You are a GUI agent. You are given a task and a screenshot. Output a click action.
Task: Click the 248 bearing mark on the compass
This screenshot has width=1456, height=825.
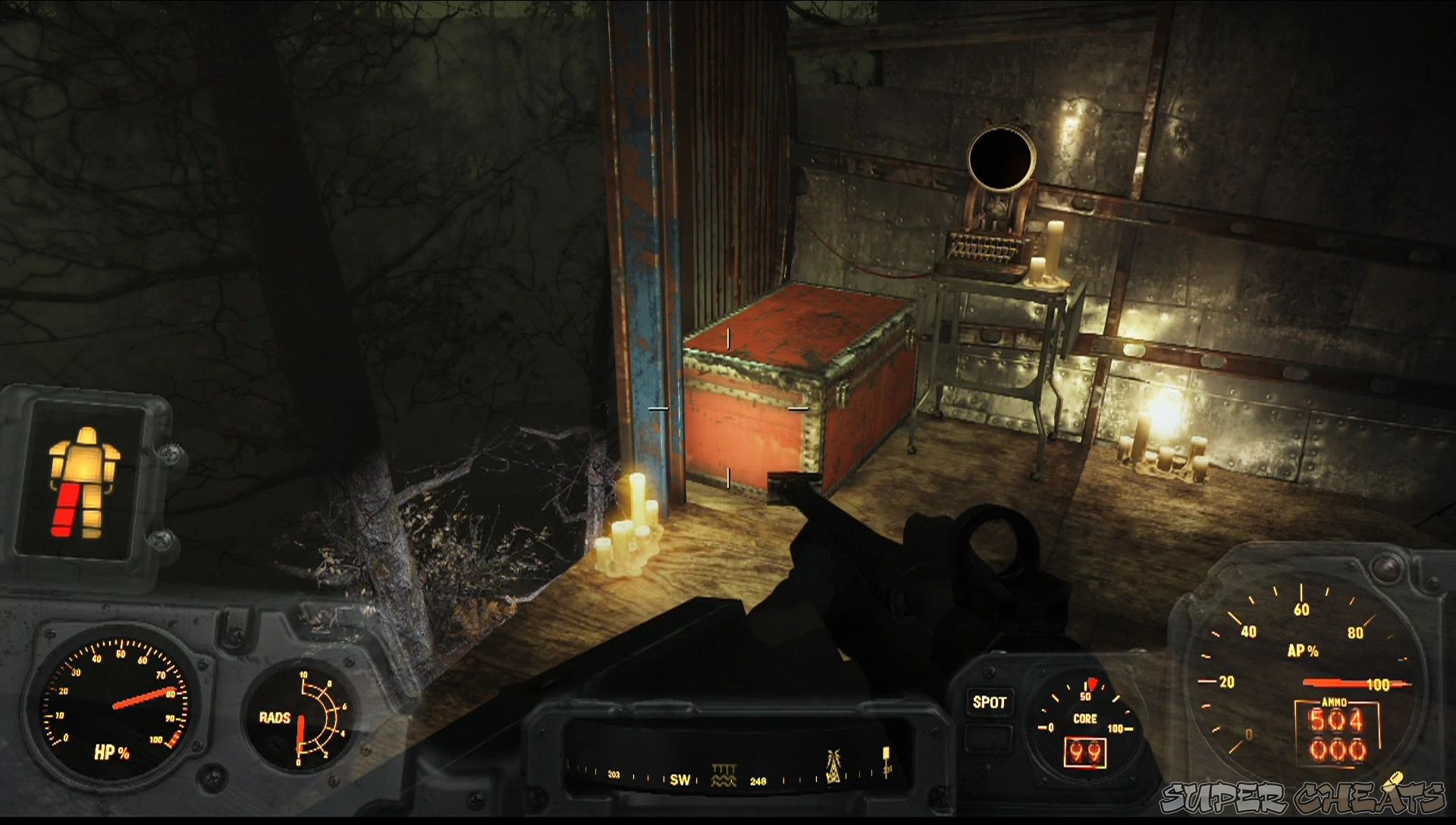pyautogui.click(x=758, y=780)
